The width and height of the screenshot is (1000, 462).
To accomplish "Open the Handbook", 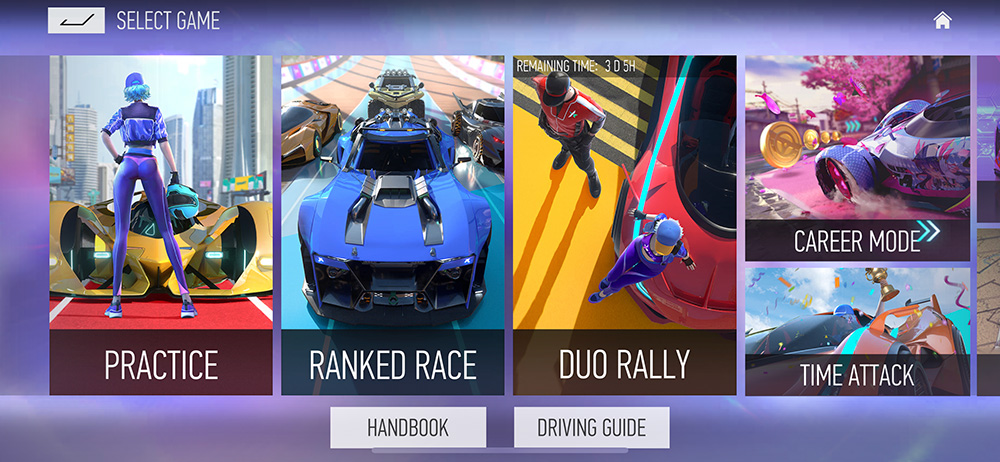I will (408, 428).
